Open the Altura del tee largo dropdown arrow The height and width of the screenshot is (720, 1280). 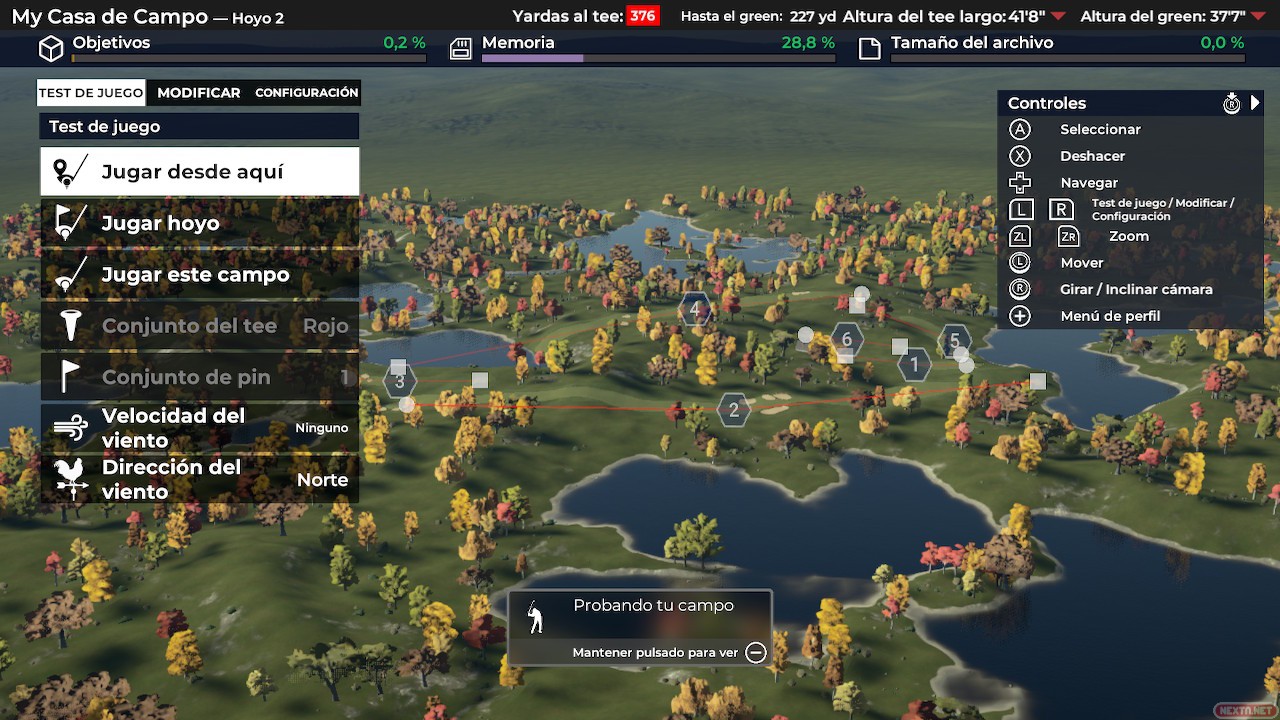point(1058,16)
